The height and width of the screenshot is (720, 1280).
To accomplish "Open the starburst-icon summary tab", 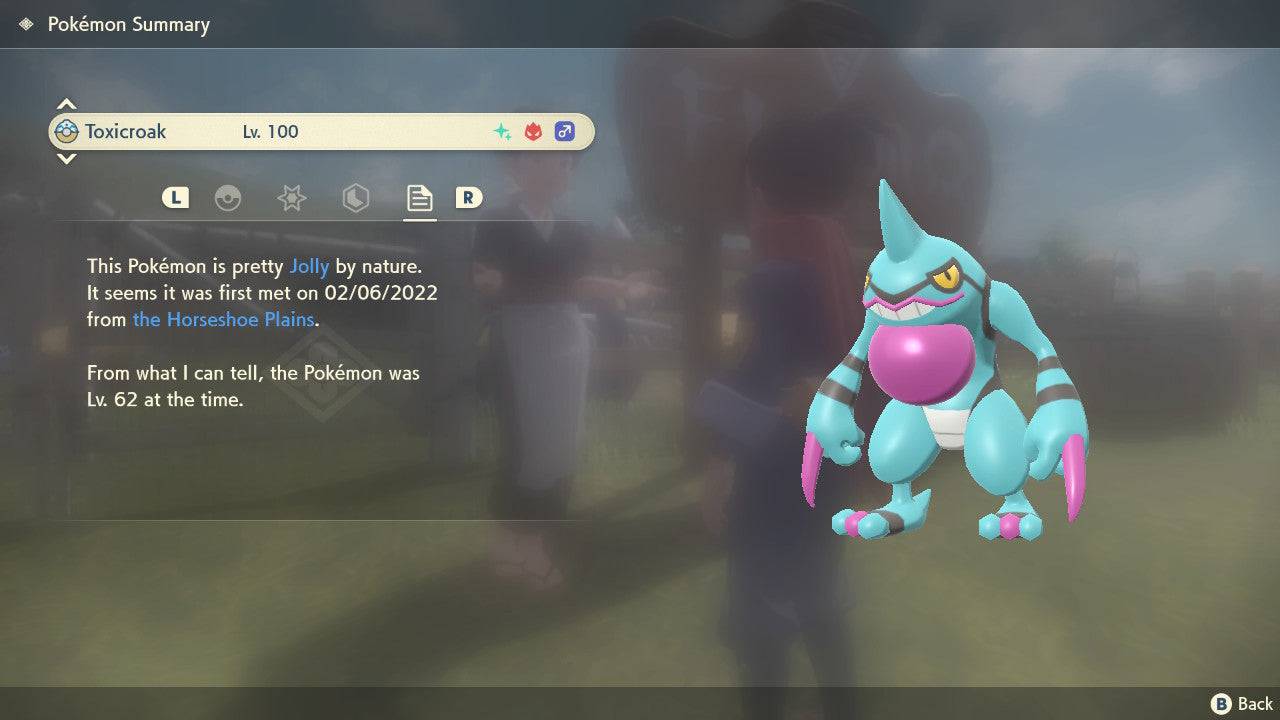I will click(291, 198).
